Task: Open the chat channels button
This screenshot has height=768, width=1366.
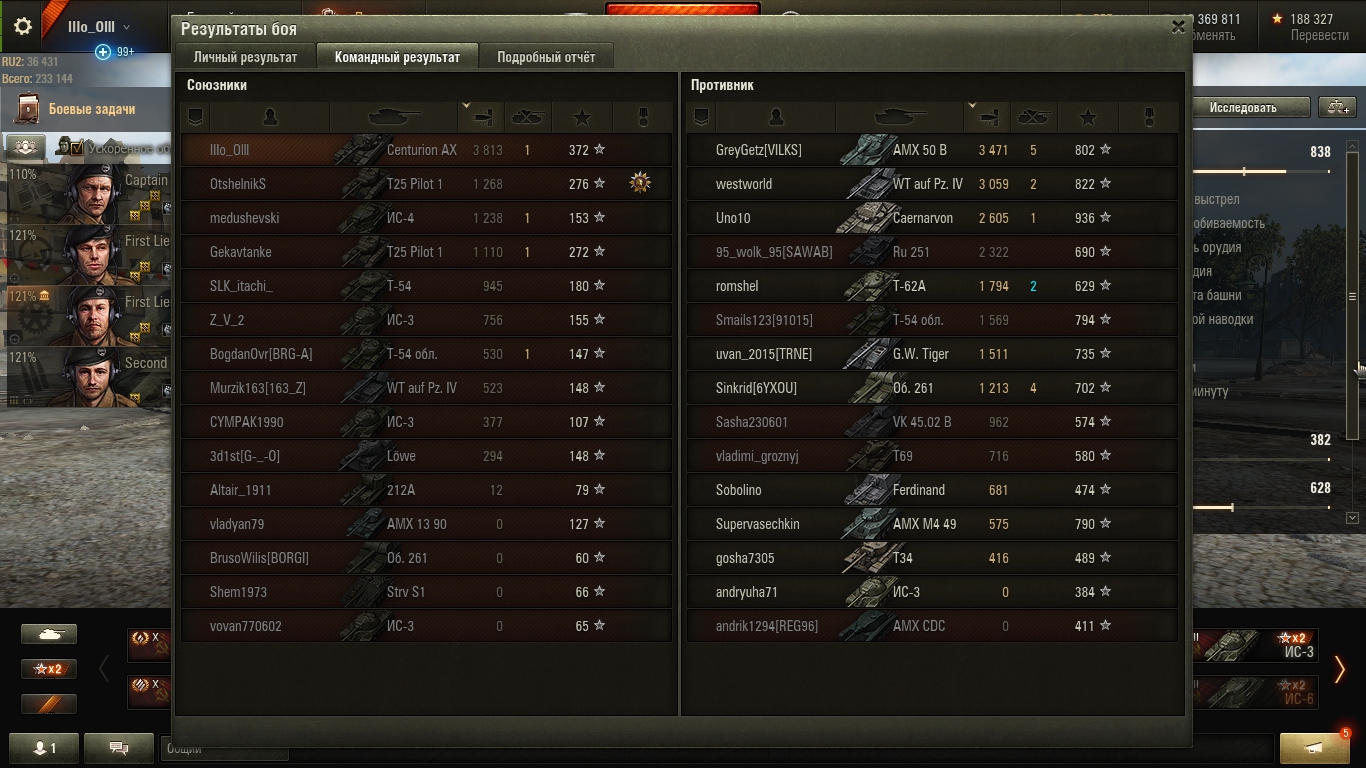Action: click(x=119, y=747)
